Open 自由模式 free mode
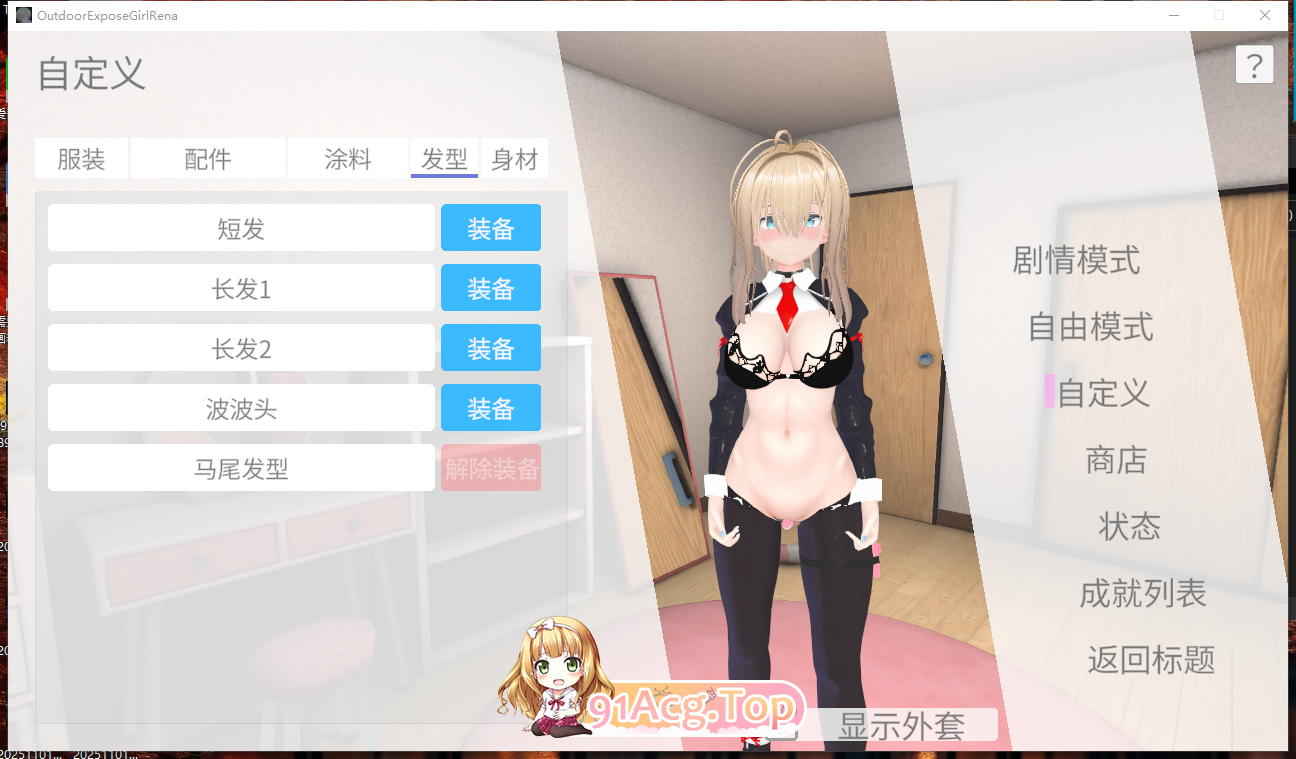The image size is (1296, 759). tap(1090, 327)
